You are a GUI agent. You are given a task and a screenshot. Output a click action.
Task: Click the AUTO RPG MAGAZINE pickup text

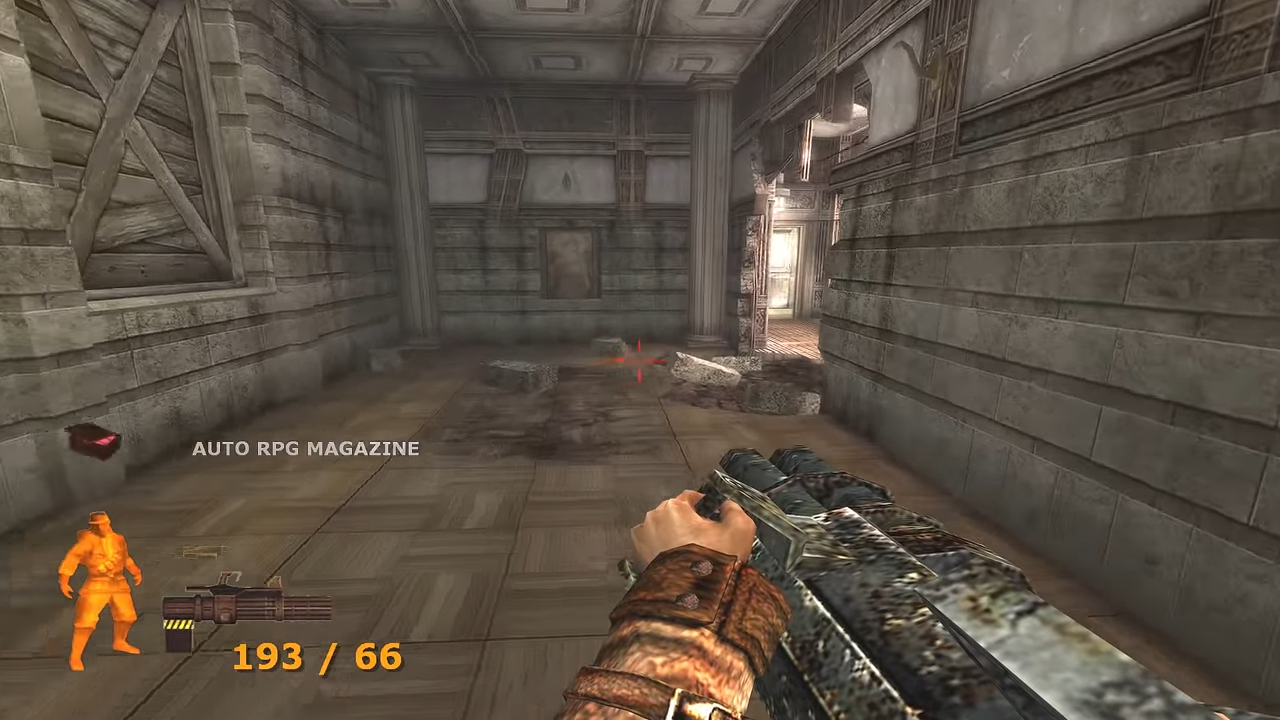tap(304, 449)
